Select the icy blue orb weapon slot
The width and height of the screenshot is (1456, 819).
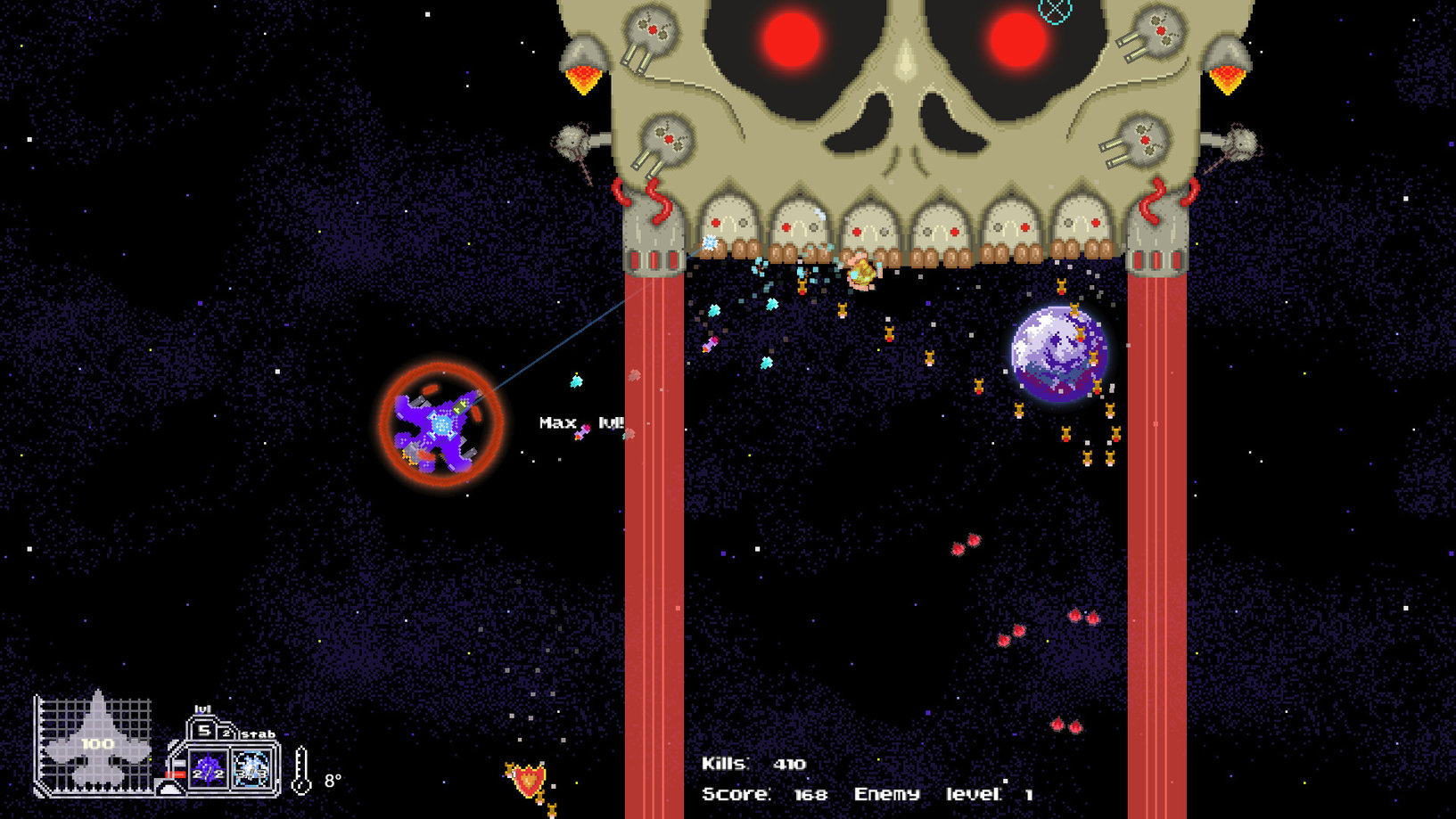click(x=251, y=768)
